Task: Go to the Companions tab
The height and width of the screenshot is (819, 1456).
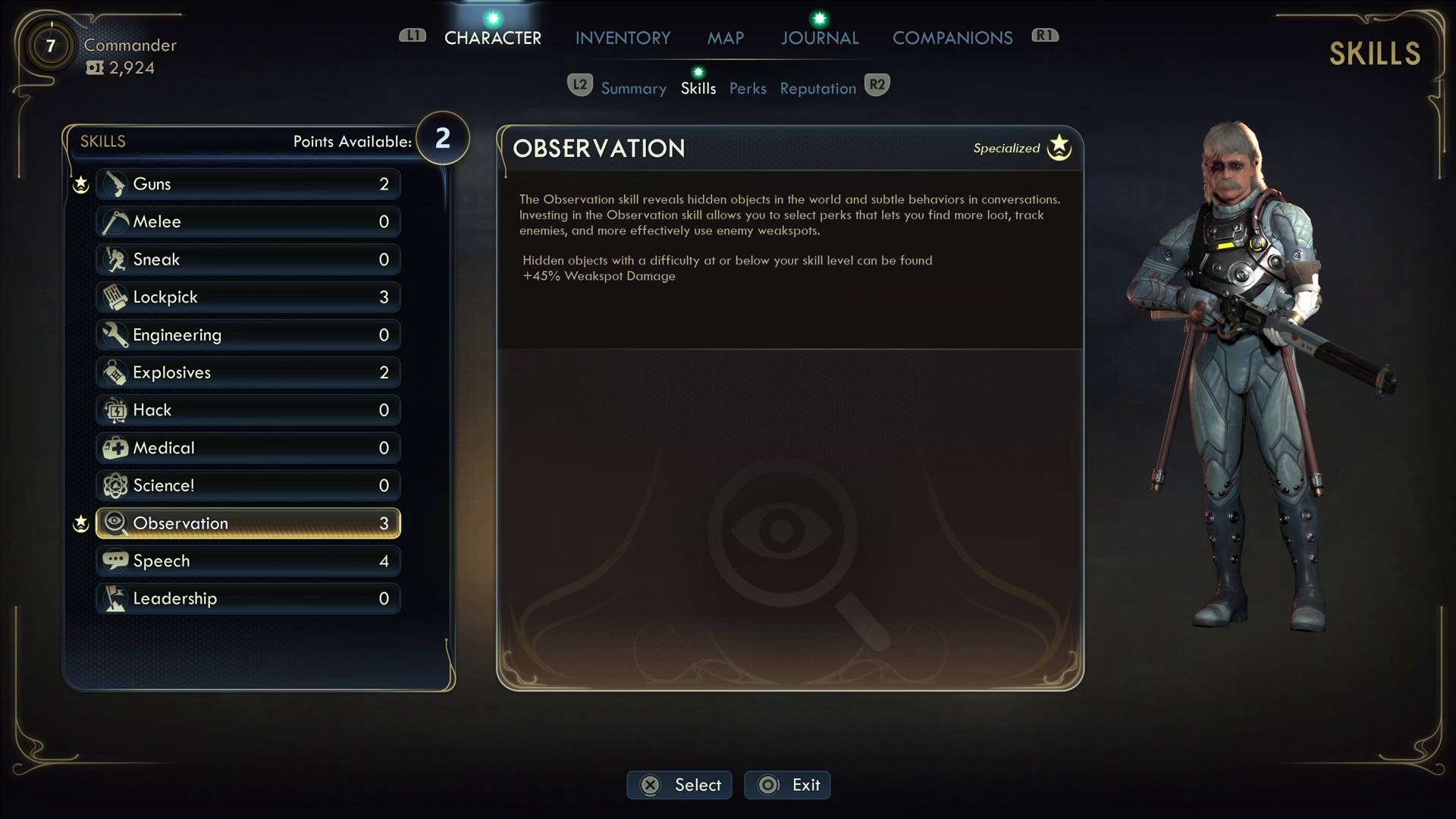Action: (x=952, y=38)
